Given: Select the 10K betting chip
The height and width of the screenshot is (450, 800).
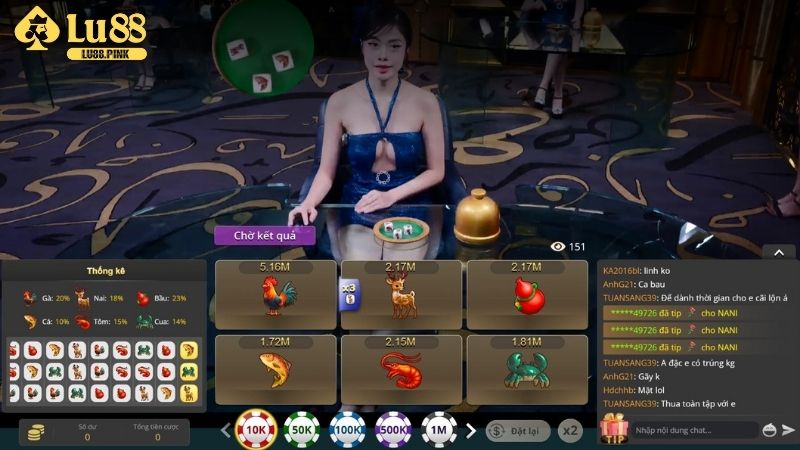Looking at the screenshot, I should tap(256, 431).
